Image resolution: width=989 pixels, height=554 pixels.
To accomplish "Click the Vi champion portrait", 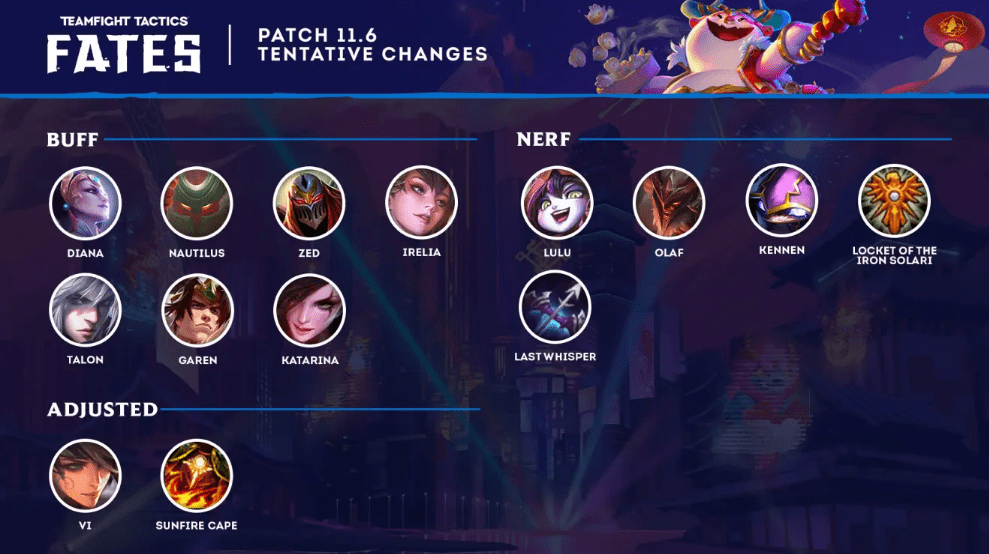I will (x=85, y=475).
